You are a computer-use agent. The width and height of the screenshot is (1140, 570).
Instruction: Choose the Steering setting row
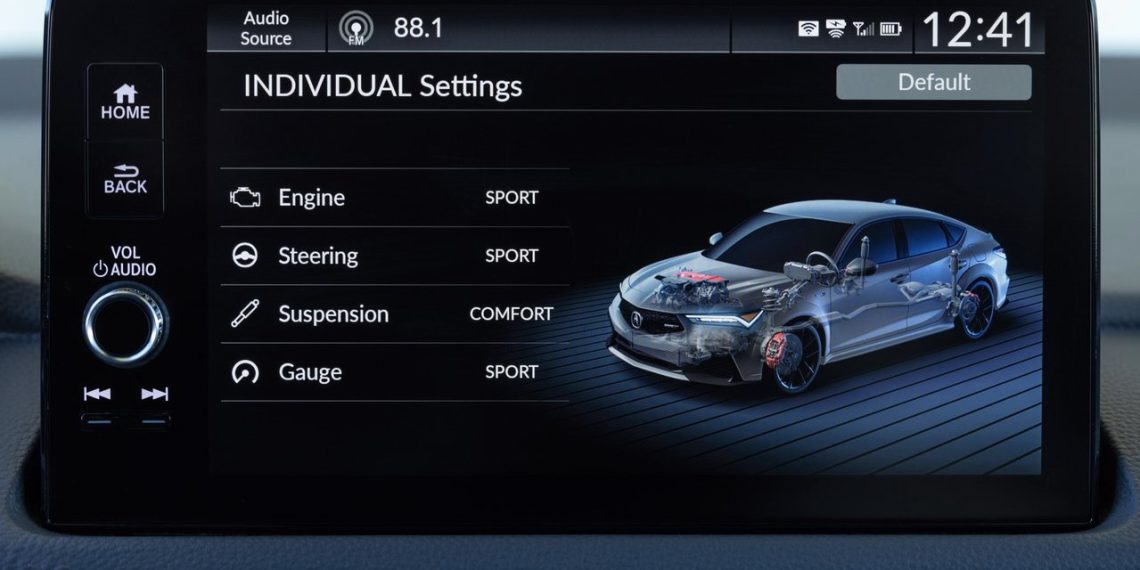point(394,256)
